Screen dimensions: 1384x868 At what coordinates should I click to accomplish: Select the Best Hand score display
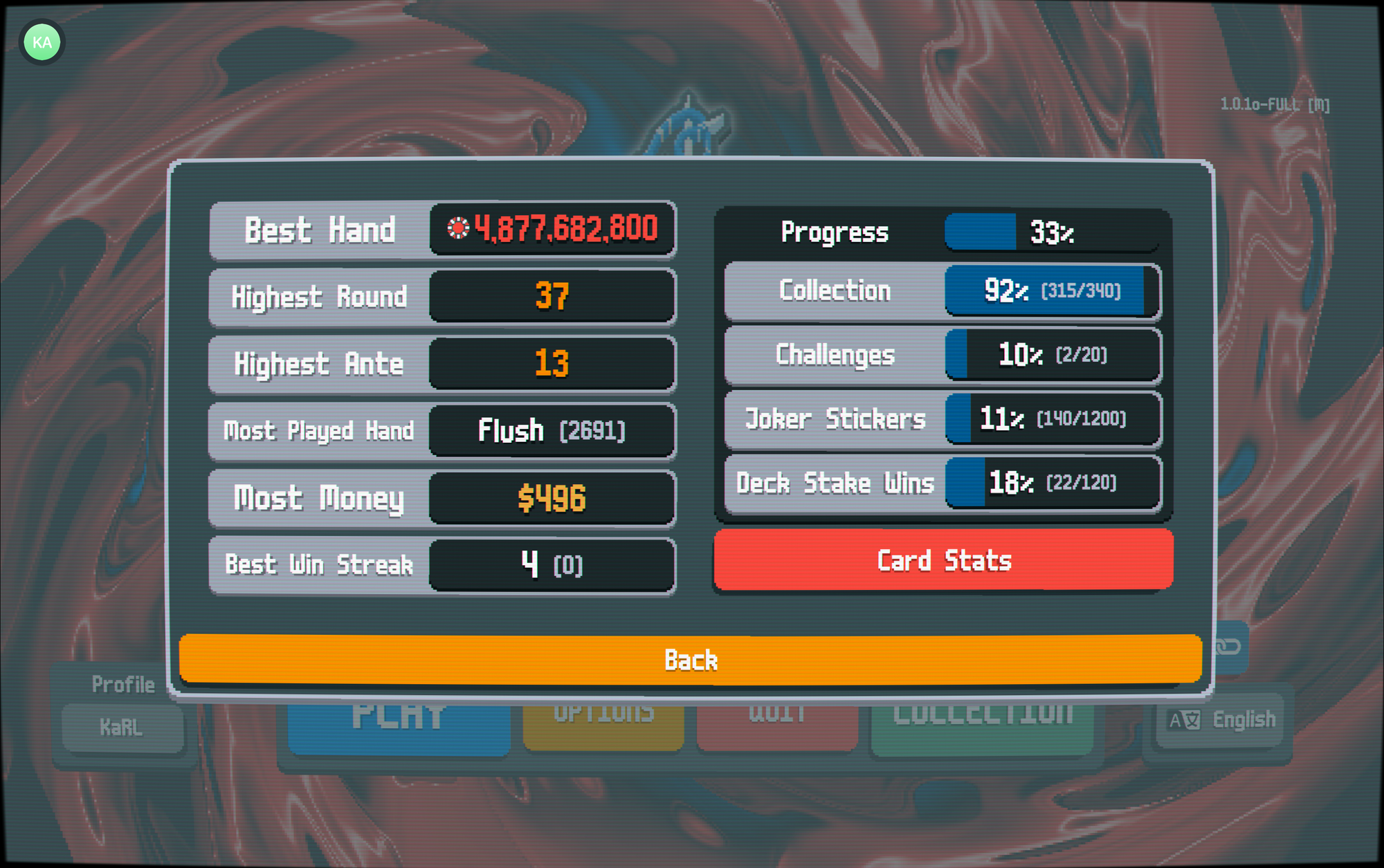[552, 229]
